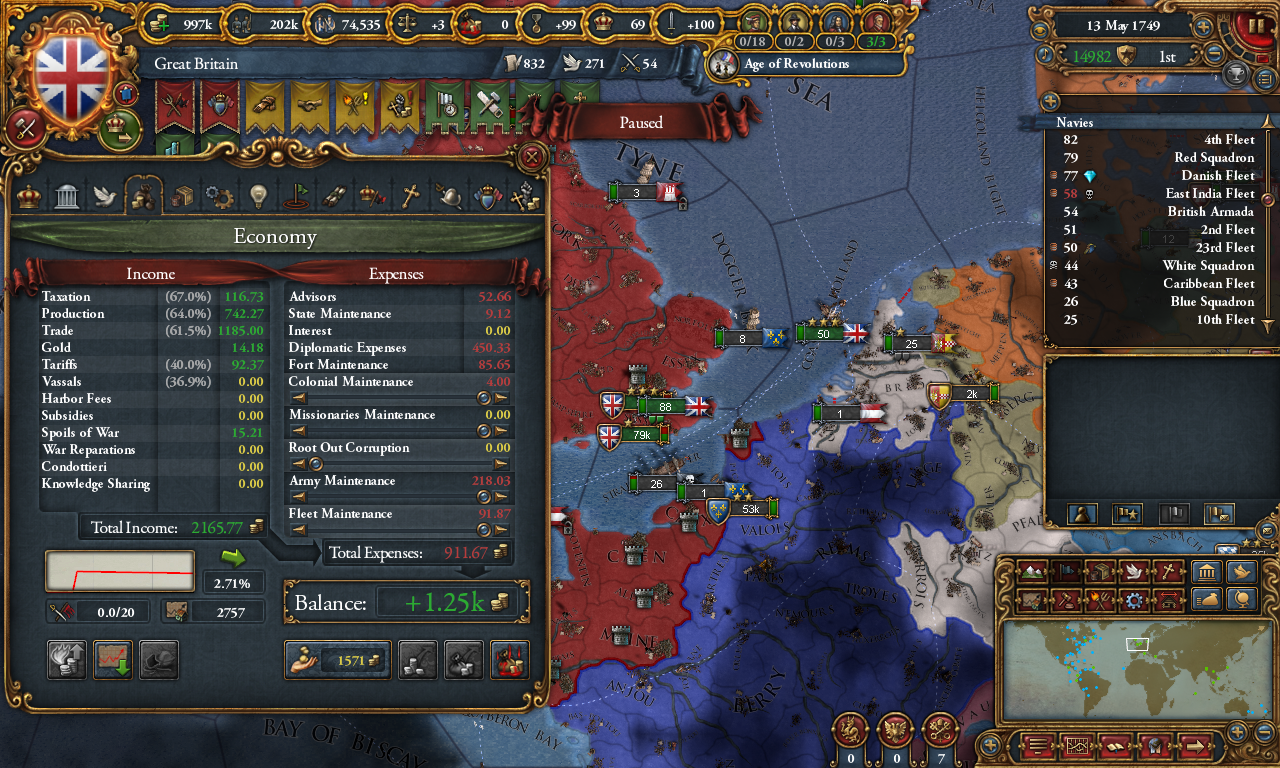Click the revolt risk mapmode torch icon
The height and width of the screenshot is (768, 1280).
point(1100,600)
